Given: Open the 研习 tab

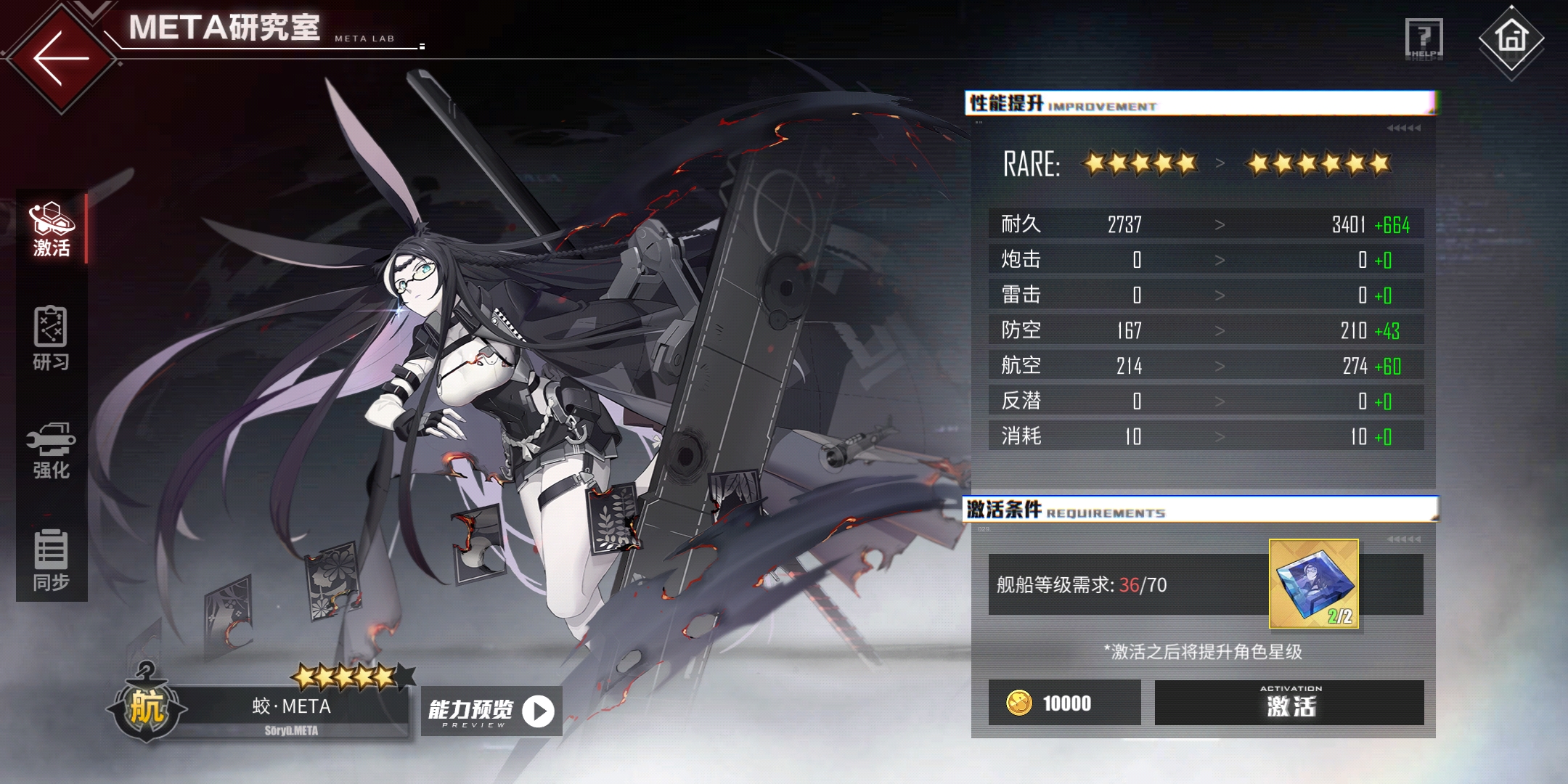Looking at the screenshot, I should (x=51, y=339).
